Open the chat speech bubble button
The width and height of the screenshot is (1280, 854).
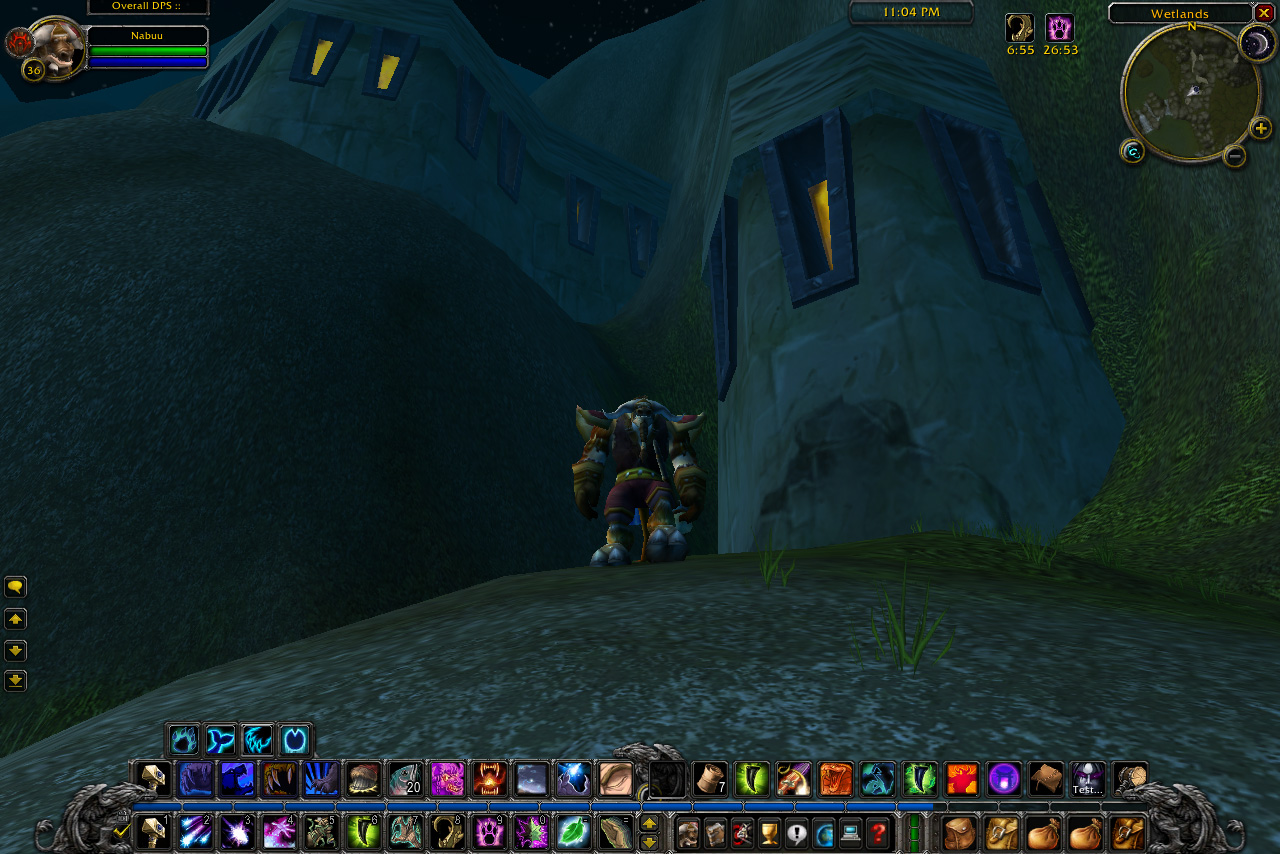click(15, 587)
